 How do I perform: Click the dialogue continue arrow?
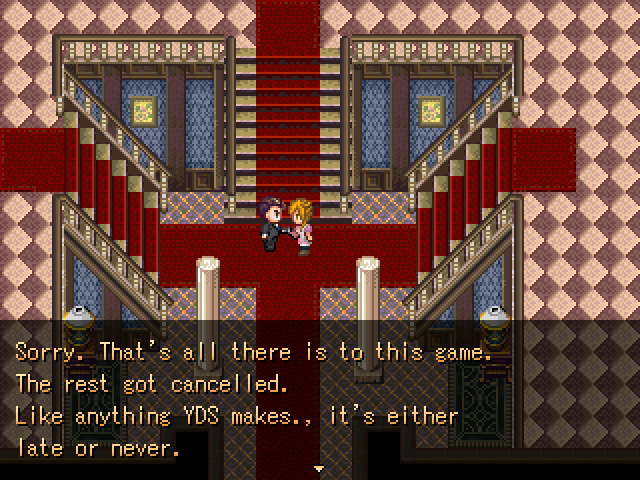coord(320,467)
